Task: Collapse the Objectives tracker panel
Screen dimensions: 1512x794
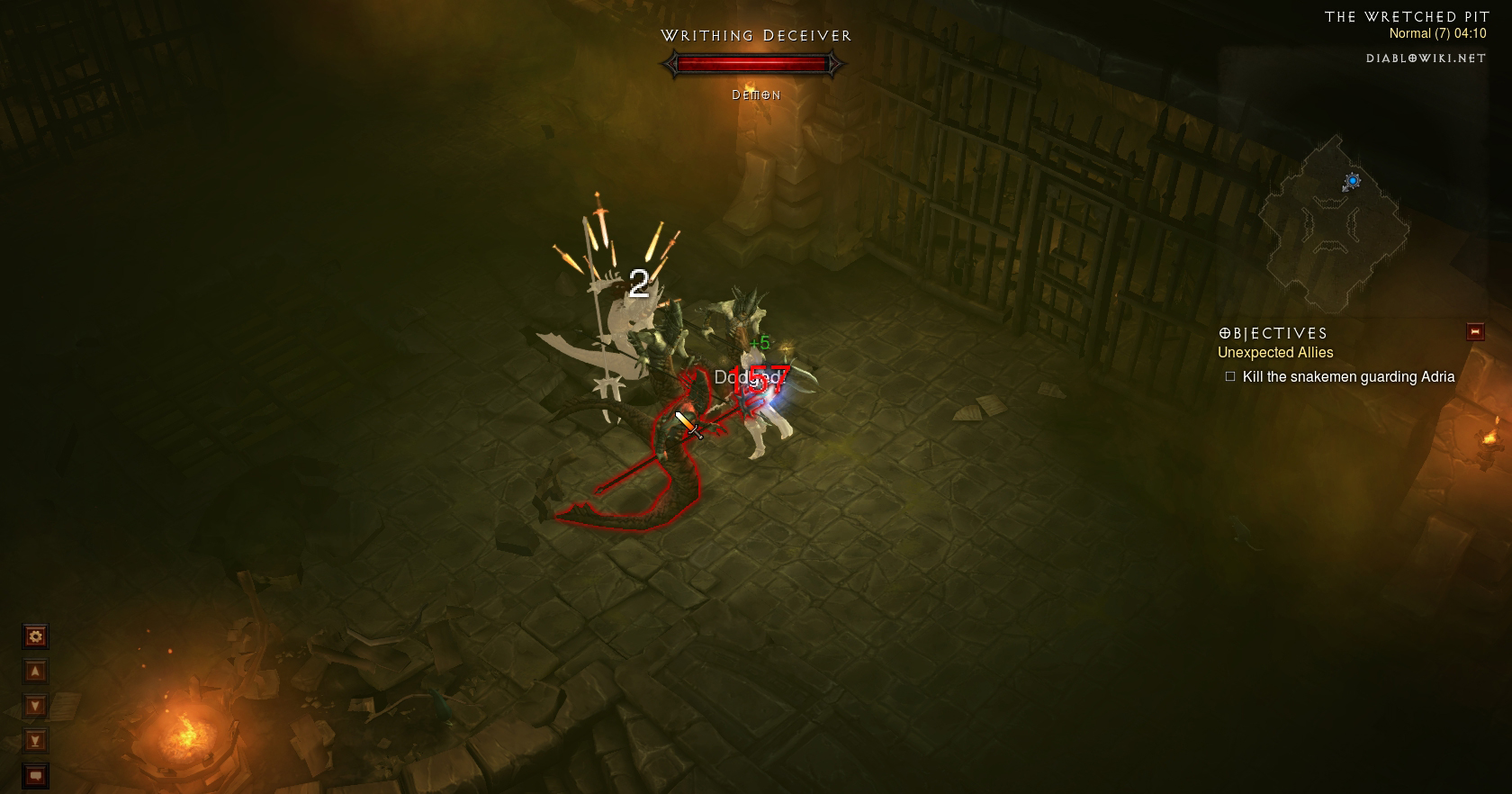Action: (x=1475, y=332)
